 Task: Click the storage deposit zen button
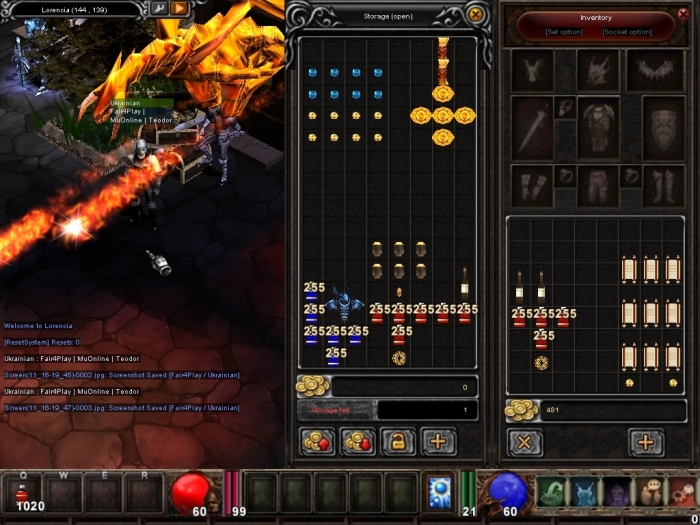(x=318, y=441)
